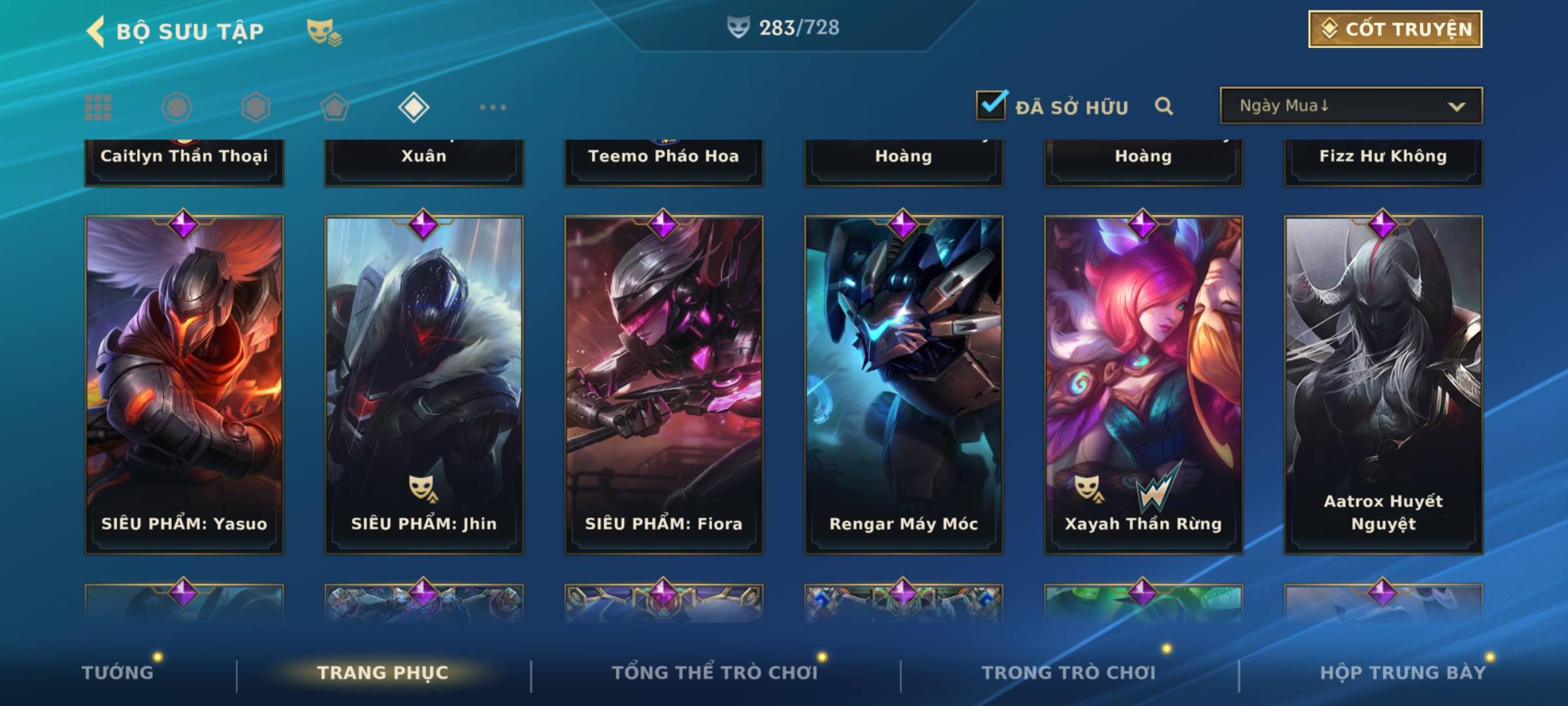Open the Trong Trò Chơi tab
1568x706 pixels.
click(1069, 673)
